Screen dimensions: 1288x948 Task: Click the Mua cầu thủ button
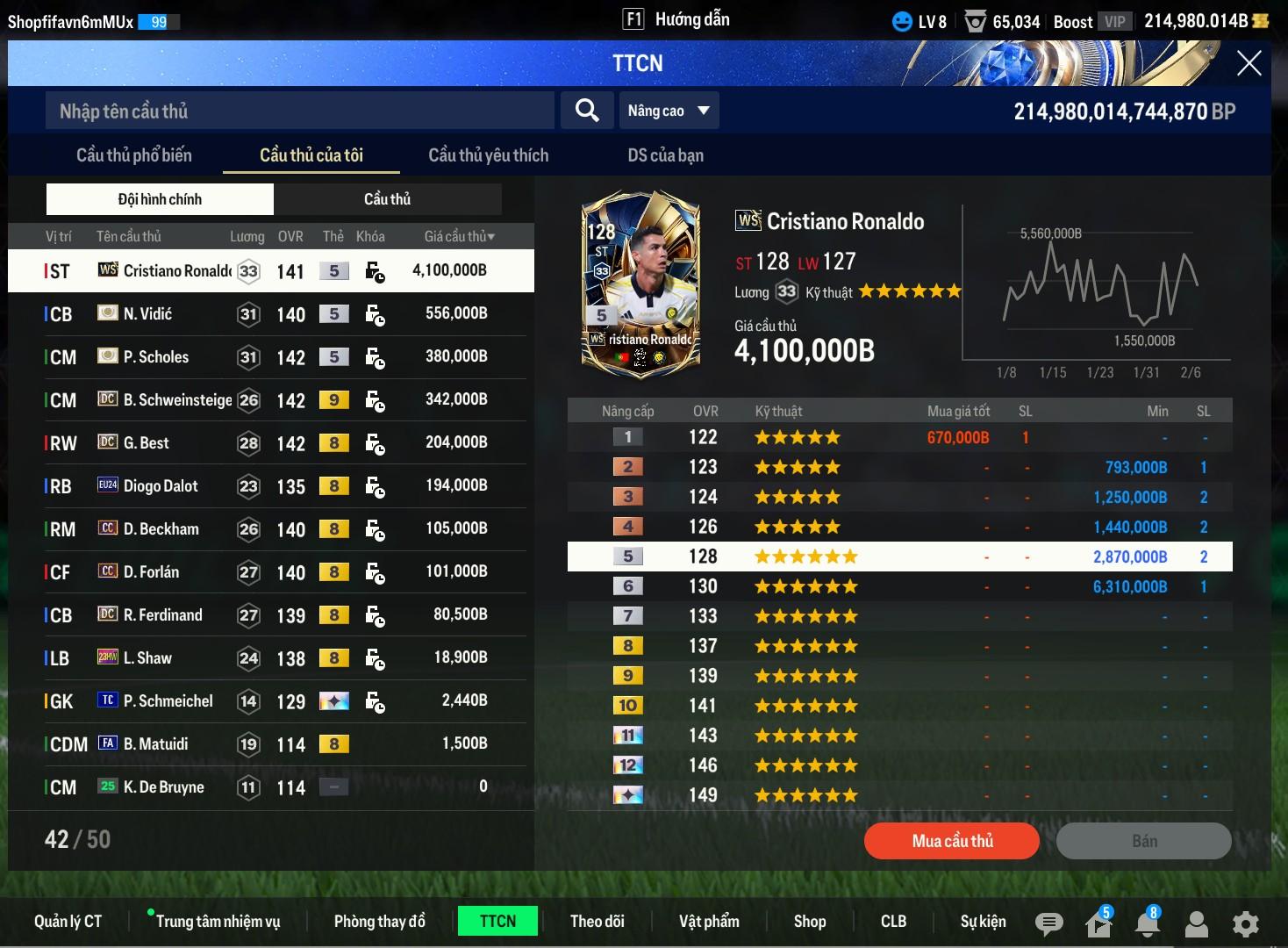click(x=952, y=841)
